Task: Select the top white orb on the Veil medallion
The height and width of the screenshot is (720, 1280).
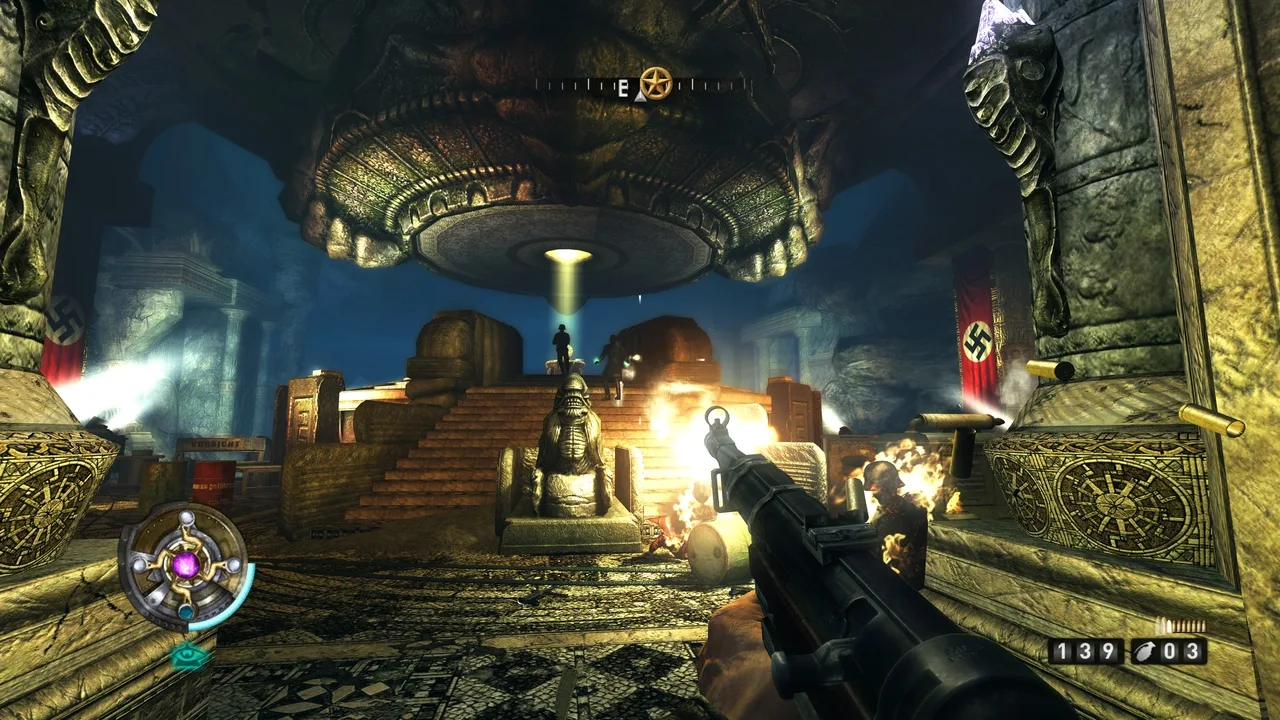Action: pyautogui.click(x=186, y=519)
